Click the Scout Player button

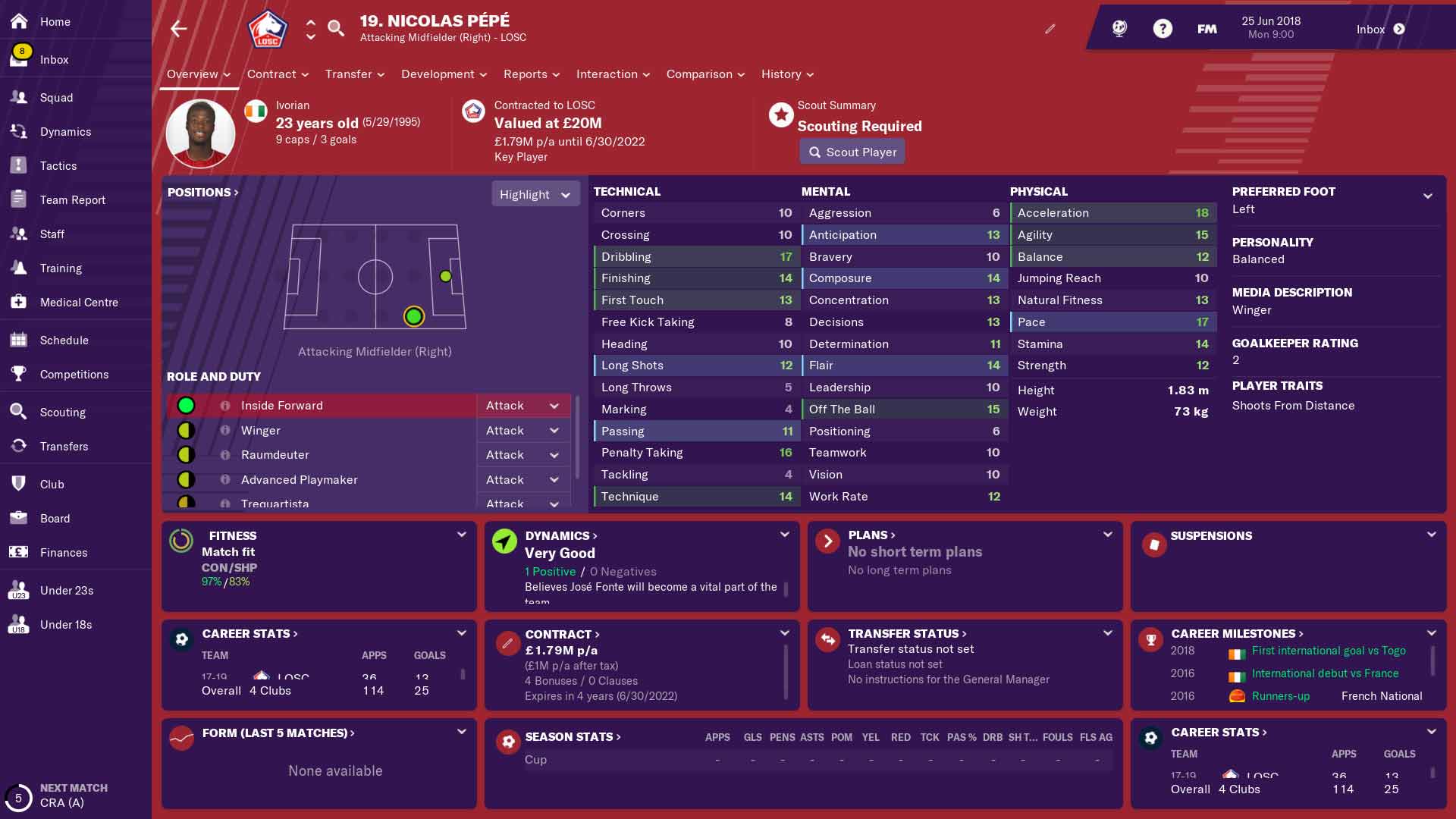click(852, 152)
